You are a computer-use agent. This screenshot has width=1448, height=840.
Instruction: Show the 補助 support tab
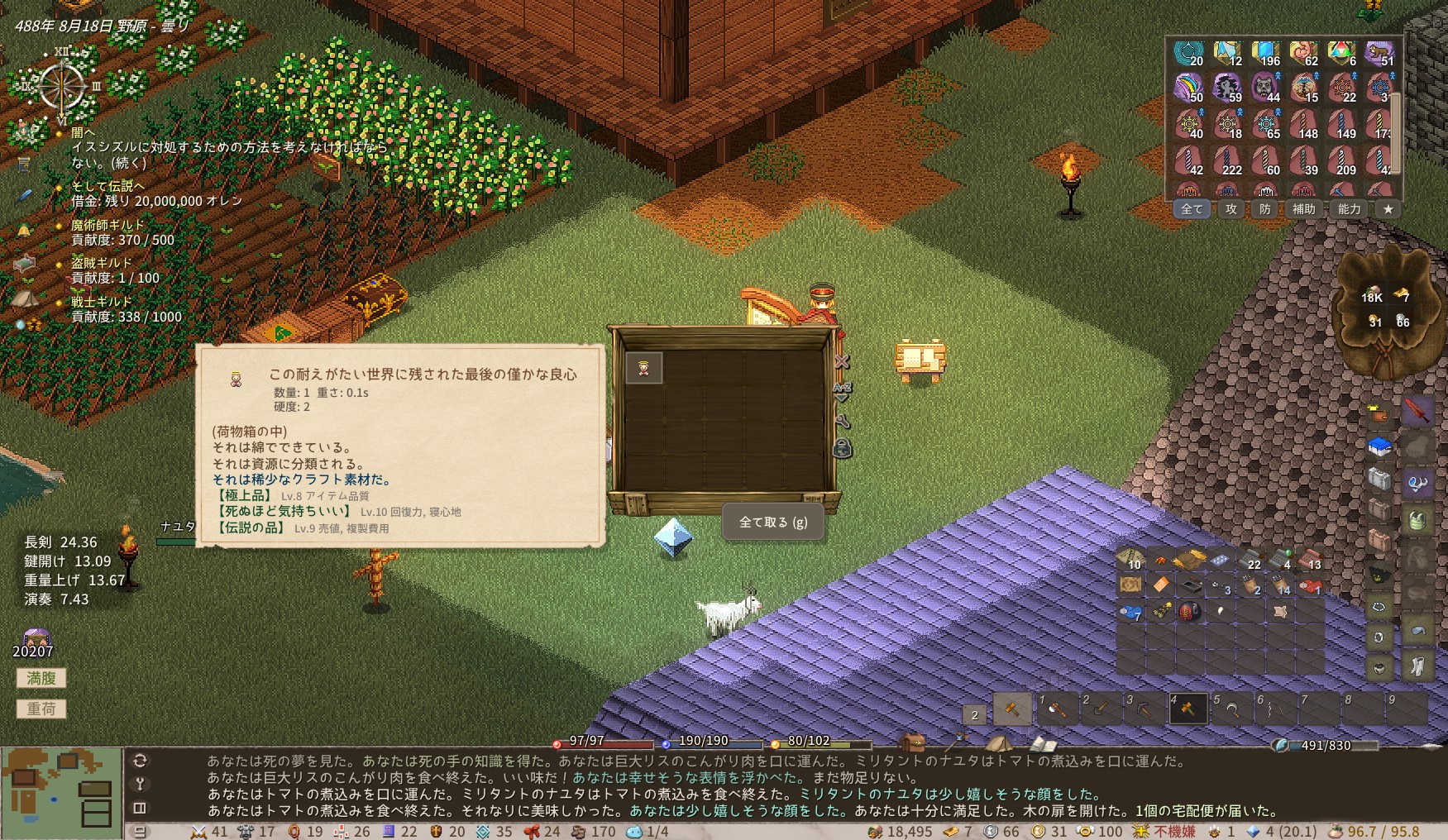(x=1304, y=209)
